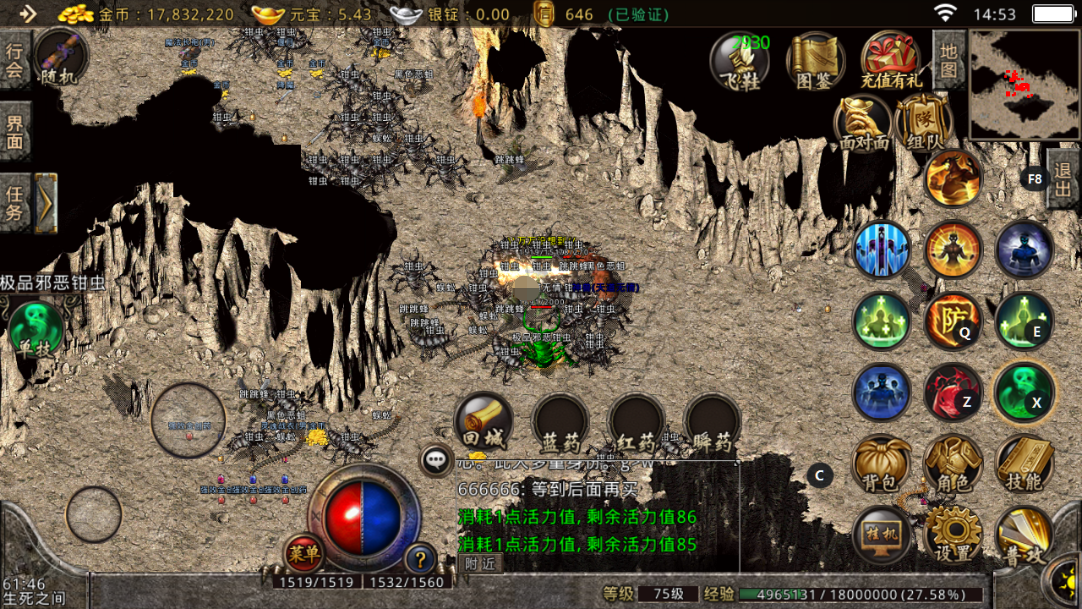Open the 行会 guild tab
Viewport: 1082px width, 609px height.
(x=15, y=60)
